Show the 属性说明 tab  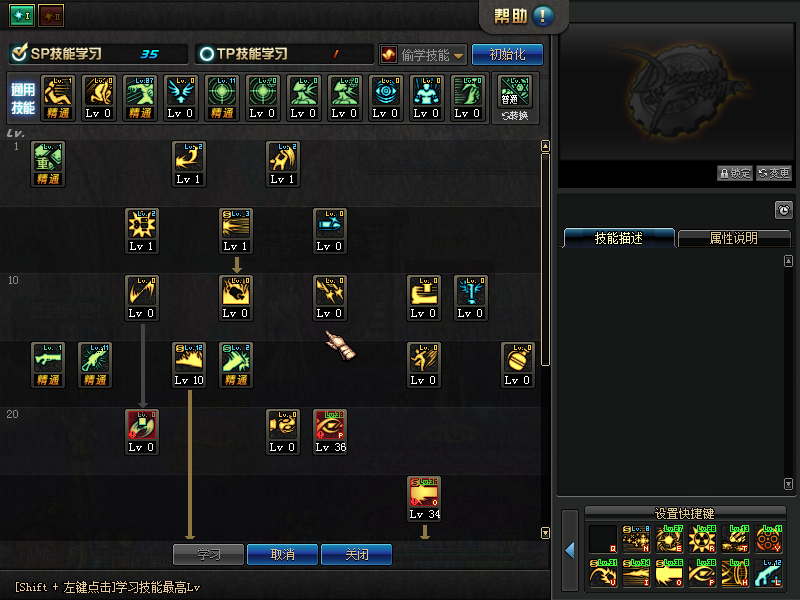[734, 239]
